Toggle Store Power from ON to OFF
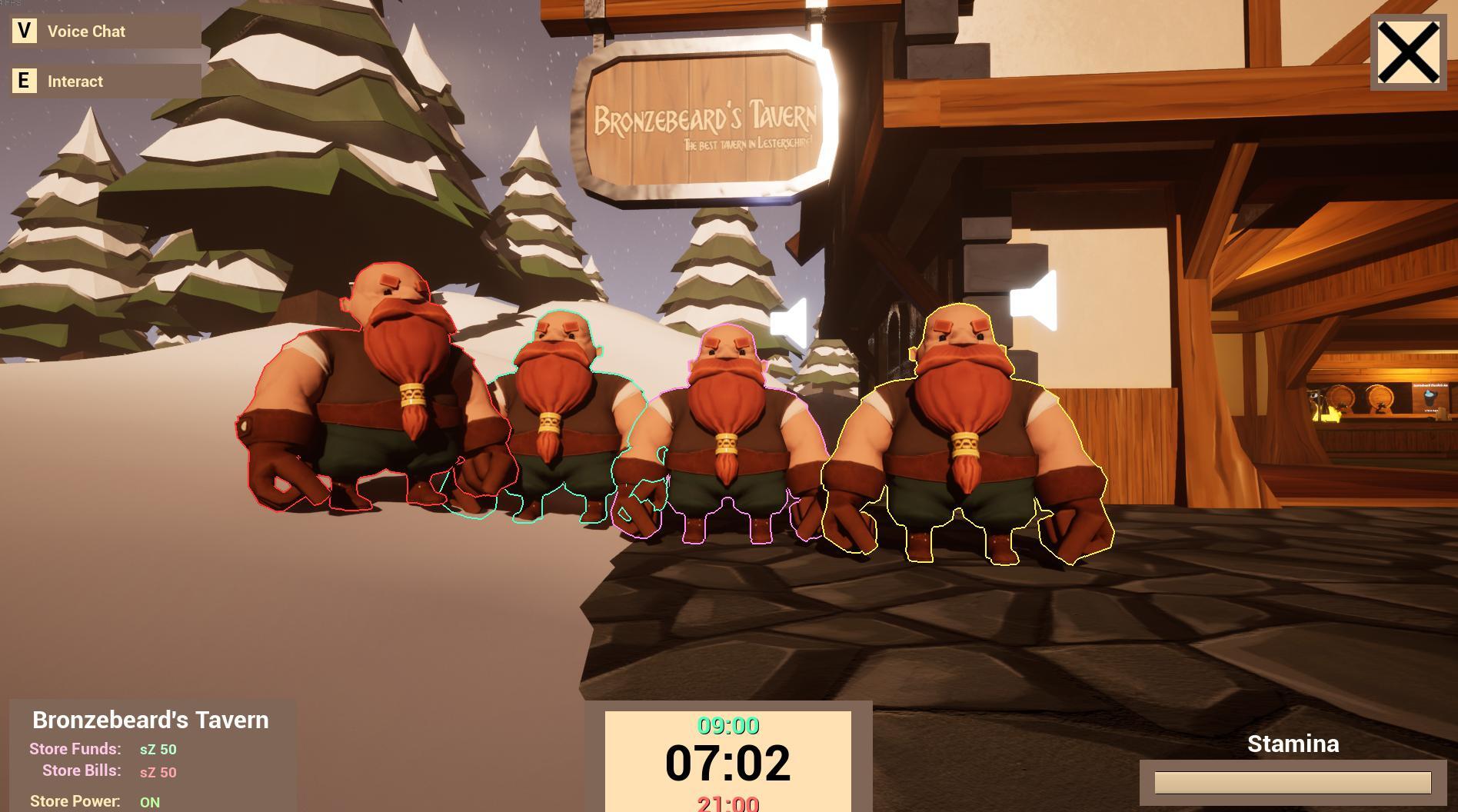This screenshot has height=812, width=1458. click(x=151, y=801)
